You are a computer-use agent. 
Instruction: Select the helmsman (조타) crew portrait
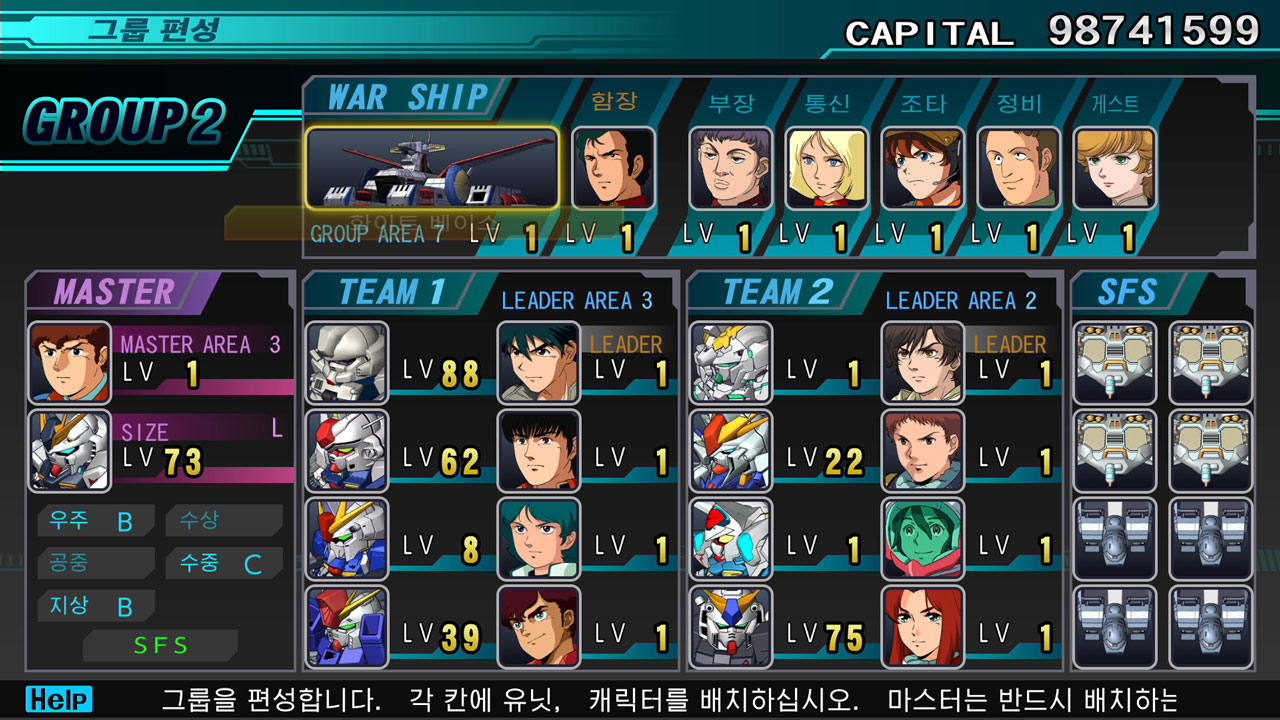click(922, 168)
